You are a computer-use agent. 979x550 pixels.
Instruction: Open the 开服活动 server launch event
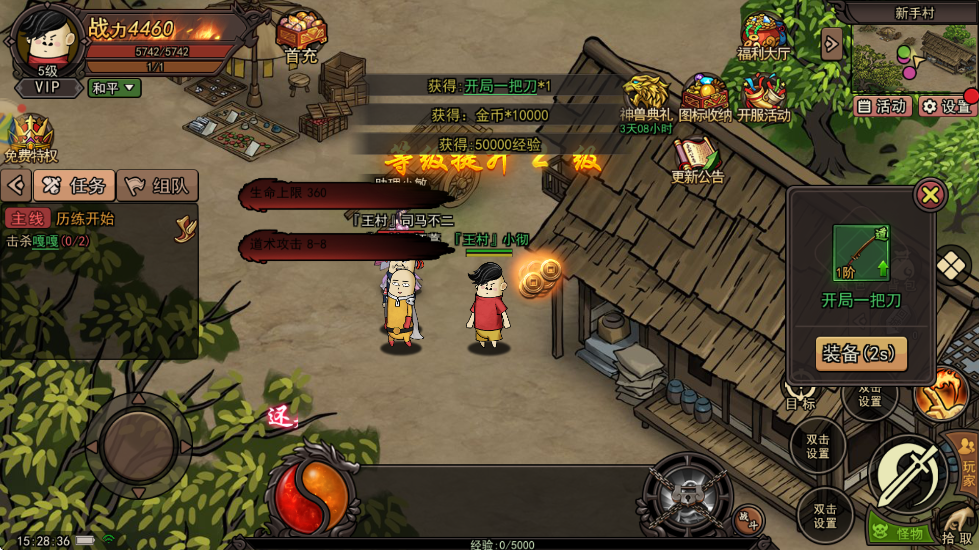click(764, 98)
